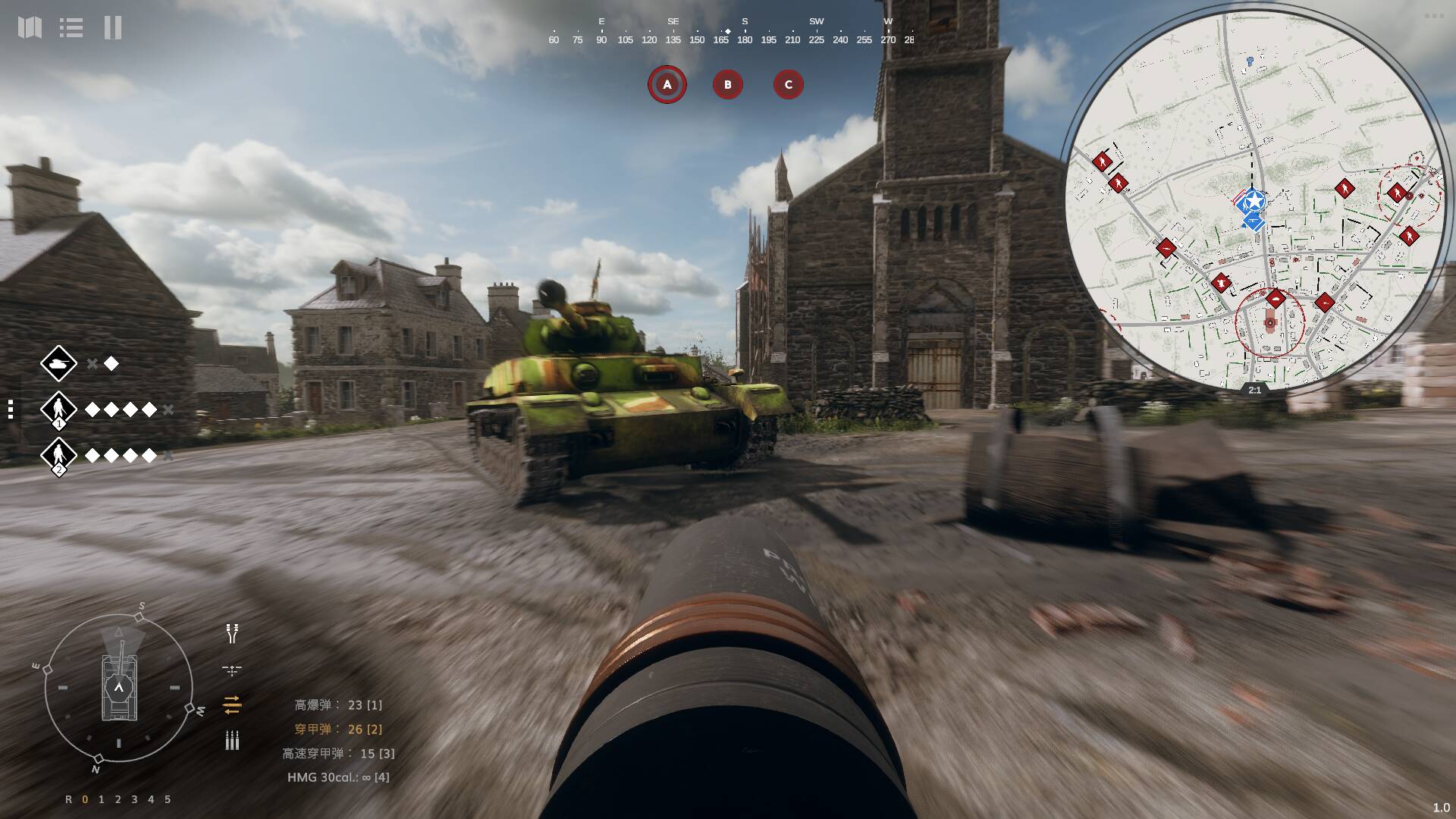Image resolution: width=1456 pixels, height=819 pixels.
Task: Select capture point A marker
Action: tap(667, 84)
